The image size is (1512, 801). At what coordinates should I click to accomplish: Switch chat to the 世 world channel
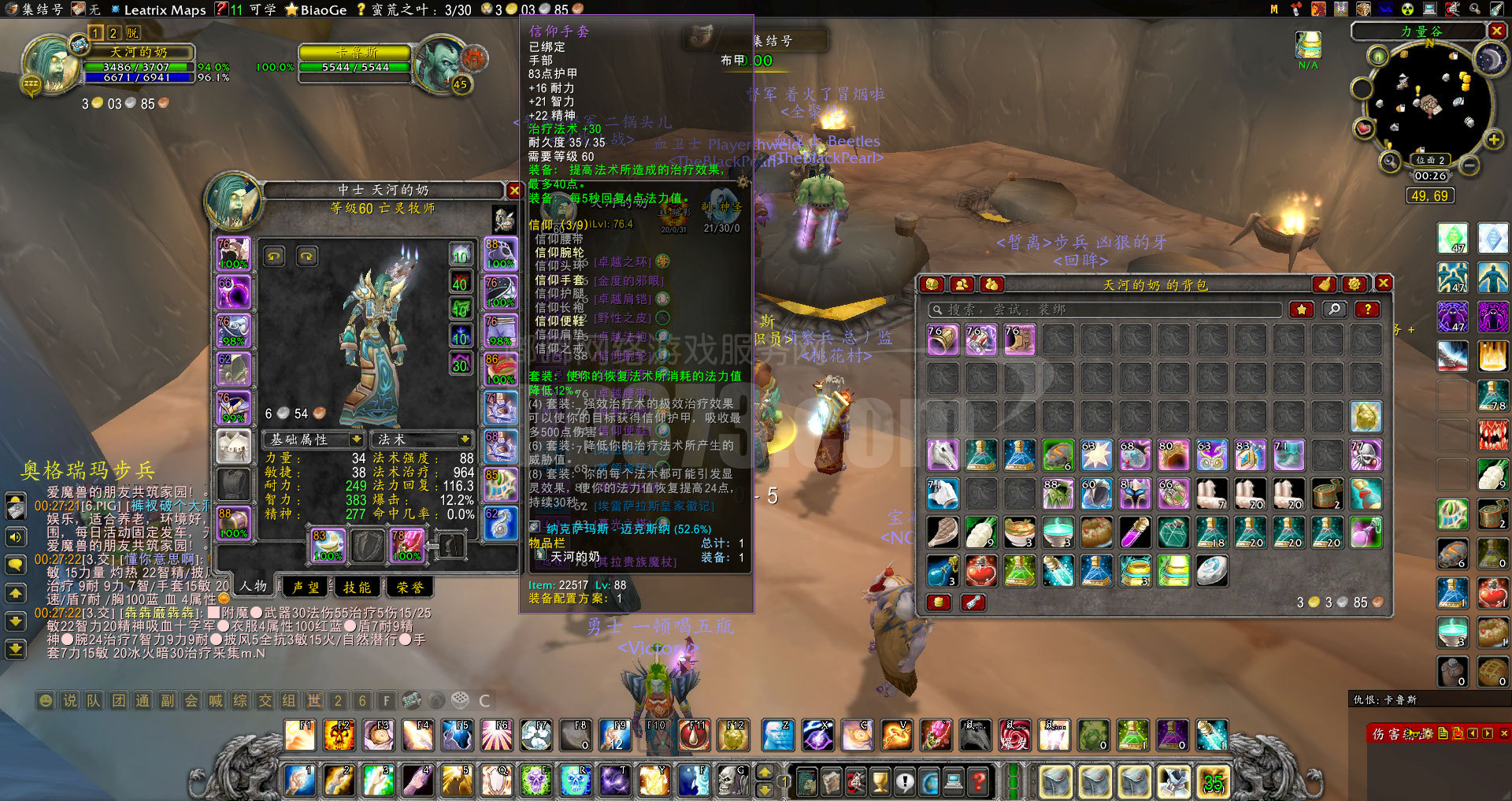pyautogui.click(x=314, y=700)
